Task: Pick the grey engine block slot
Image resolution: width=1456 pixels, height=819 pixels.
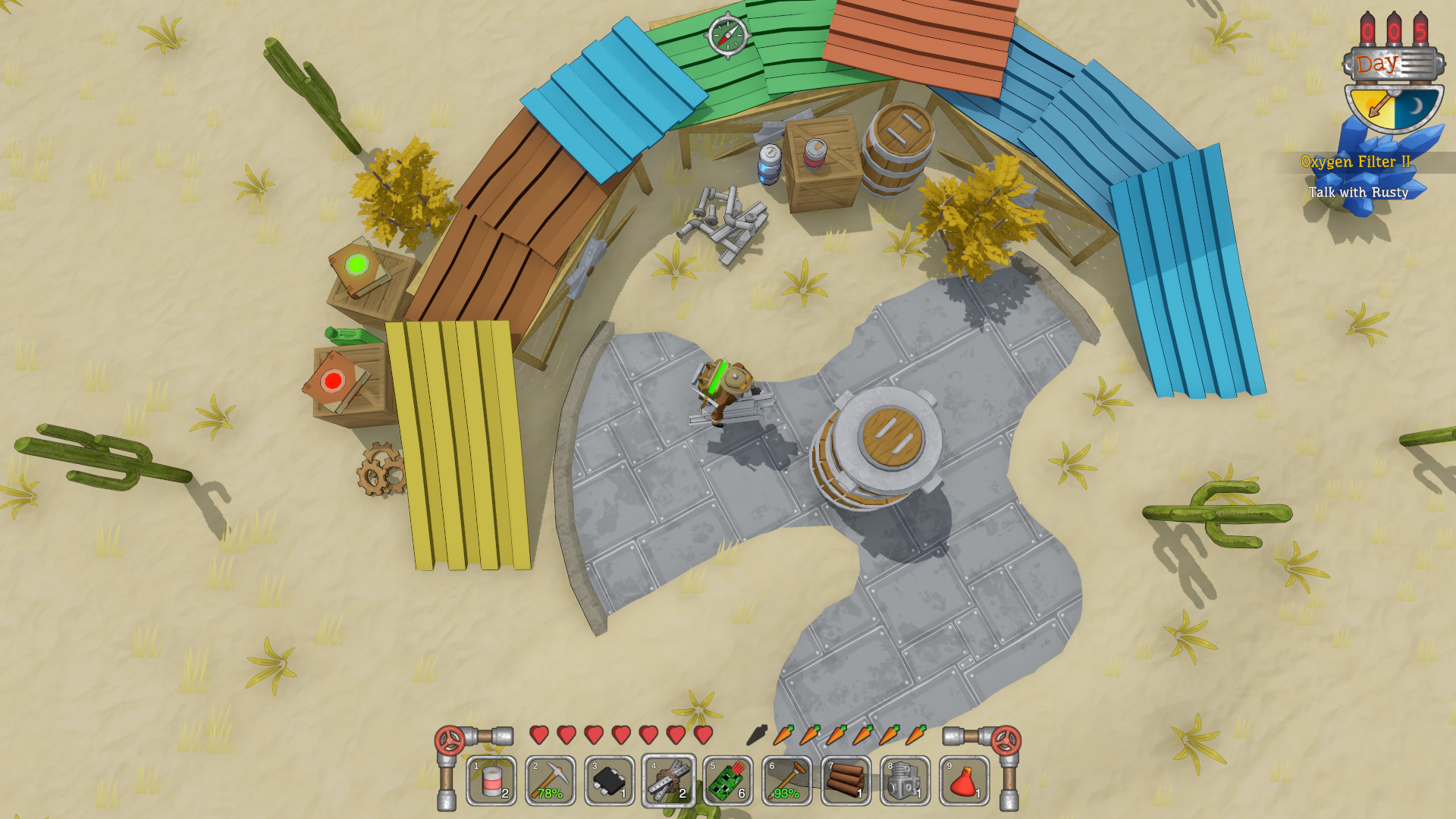Action: point(905,780)
